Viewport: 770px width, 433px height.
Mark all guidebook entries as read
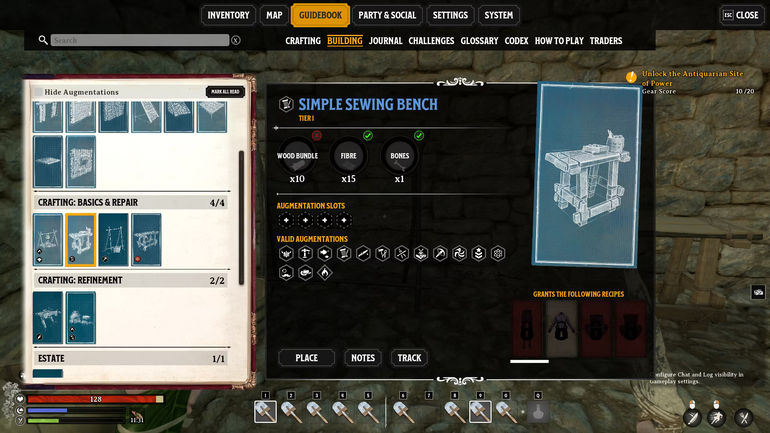click(x=225, y=92)
